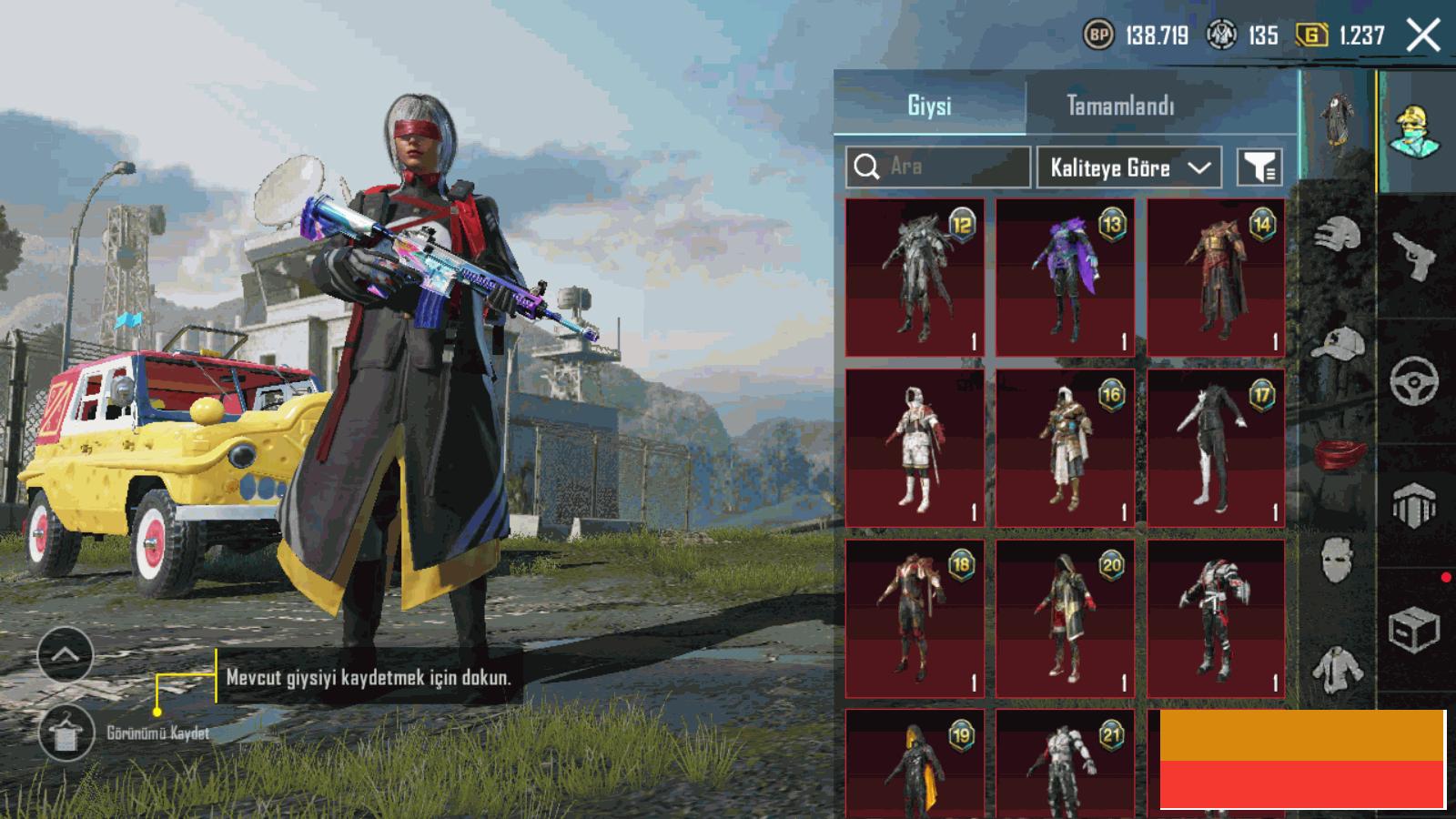
Task: Select the outfit marked with badge 12
Action: tap(915, 278)
